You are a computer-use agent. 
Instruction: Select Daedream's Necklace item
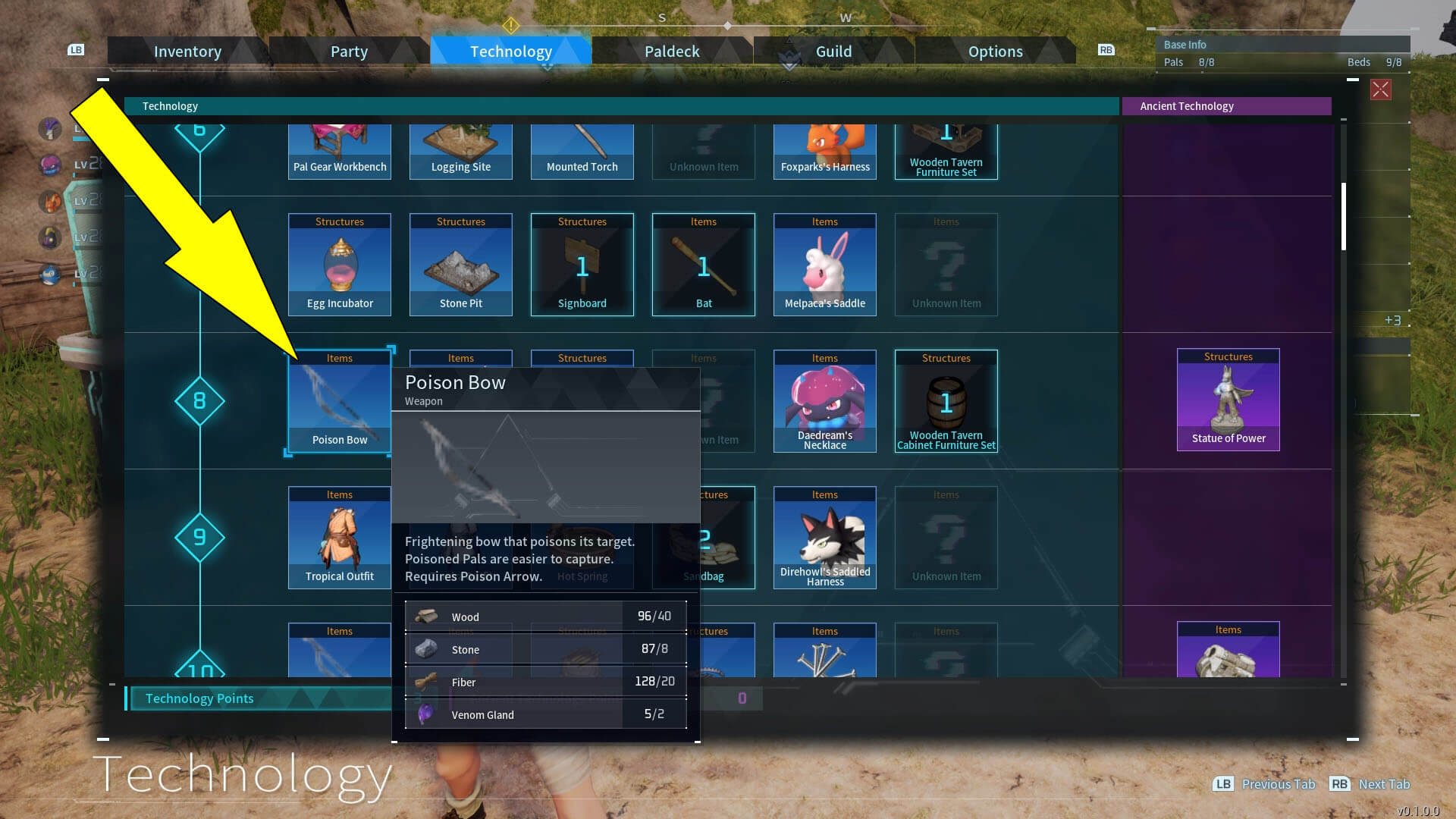(x=824, y=400)
